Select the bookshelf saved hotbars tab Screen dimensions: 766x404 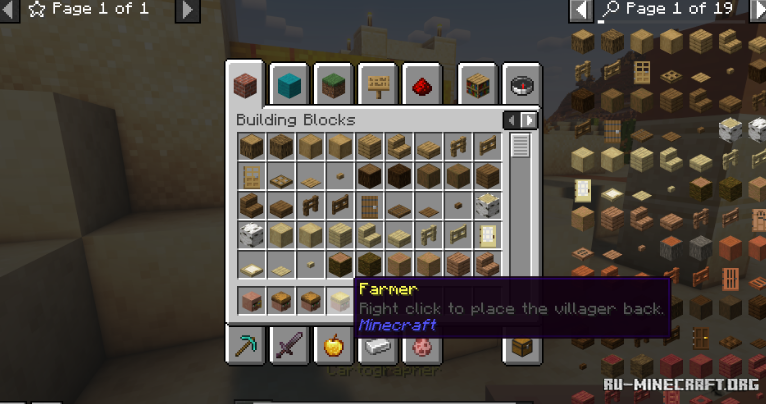point(477,84)
